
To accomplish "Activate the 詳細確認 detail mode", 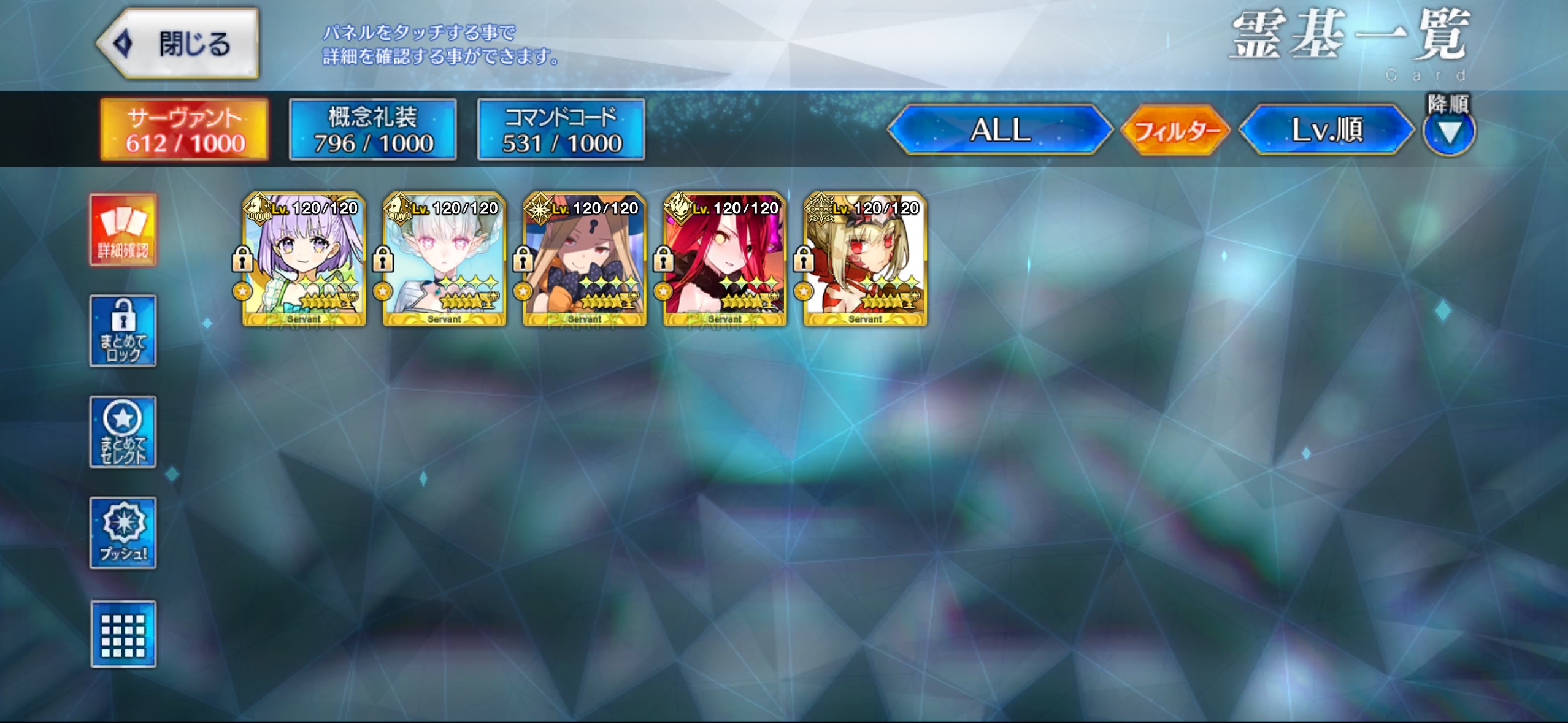I will click(x=123, y=230).
